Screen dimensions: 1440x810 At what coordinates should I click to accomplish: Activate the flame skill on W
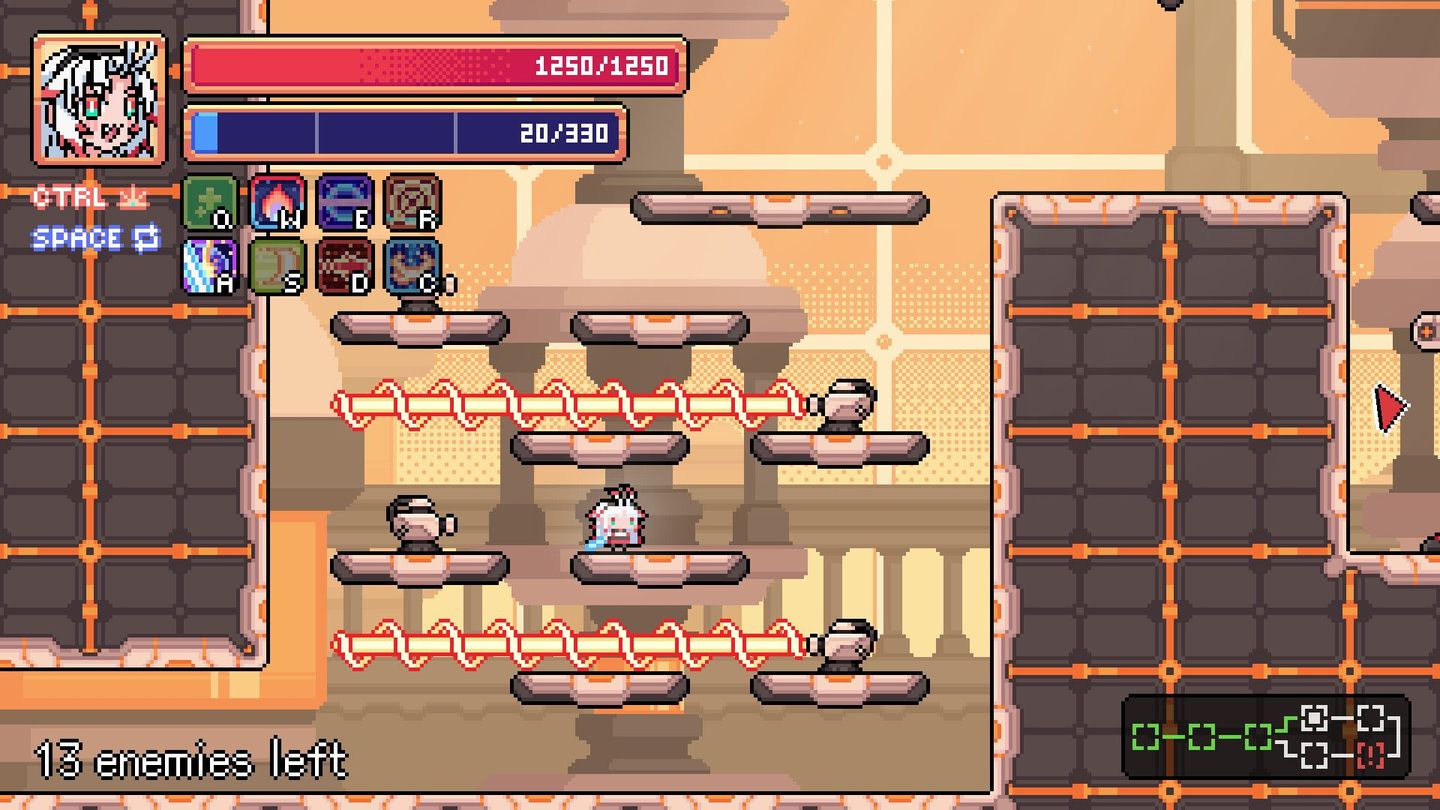[x=277, y=202]
